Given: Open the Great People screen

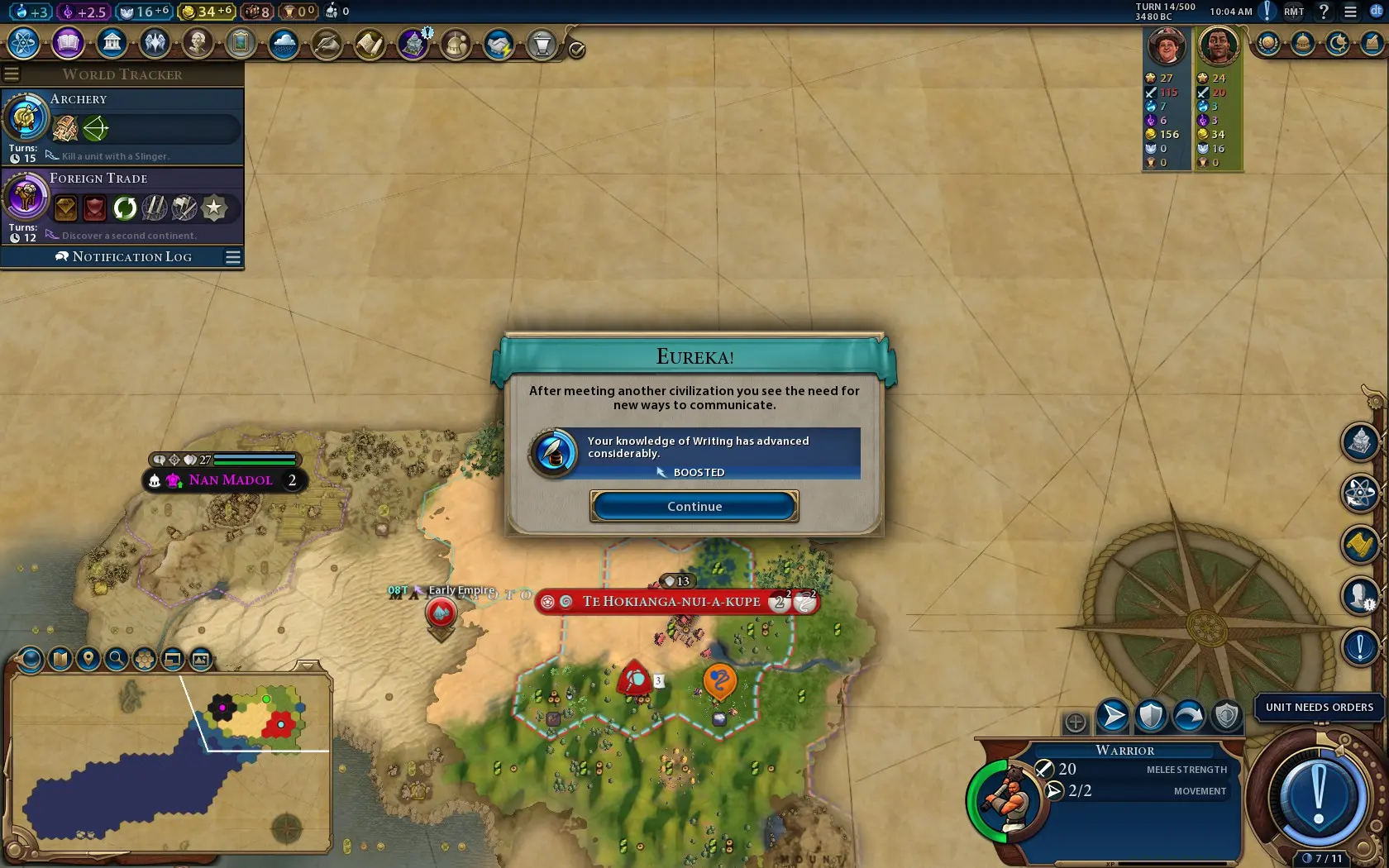Looking at the screenshot, I should (x=198, y=43).
